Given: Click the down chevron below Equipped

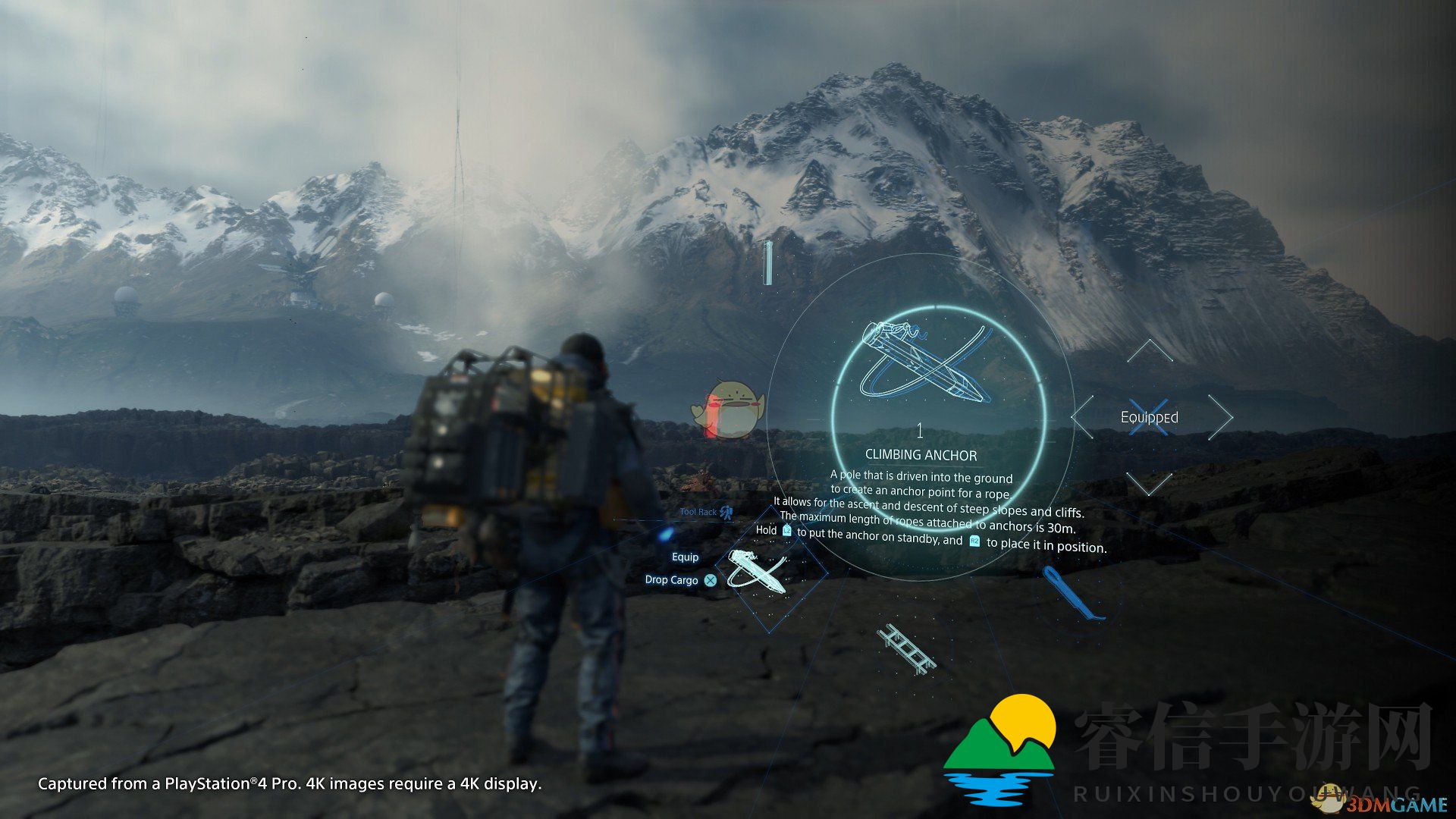Looking at the screenshot, I should (x=1150, y=482).
